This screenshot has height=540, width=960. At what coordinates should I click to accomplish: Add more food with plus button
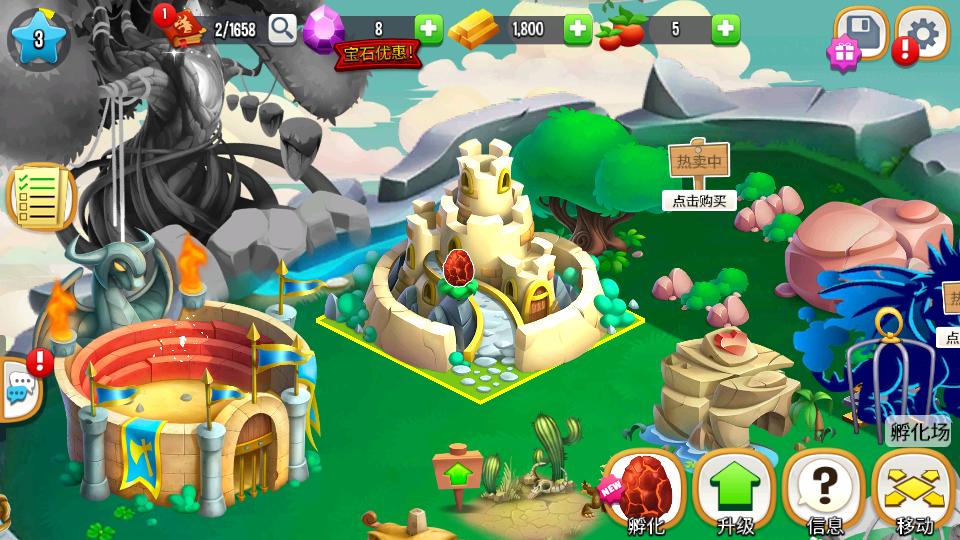(726, 29)
